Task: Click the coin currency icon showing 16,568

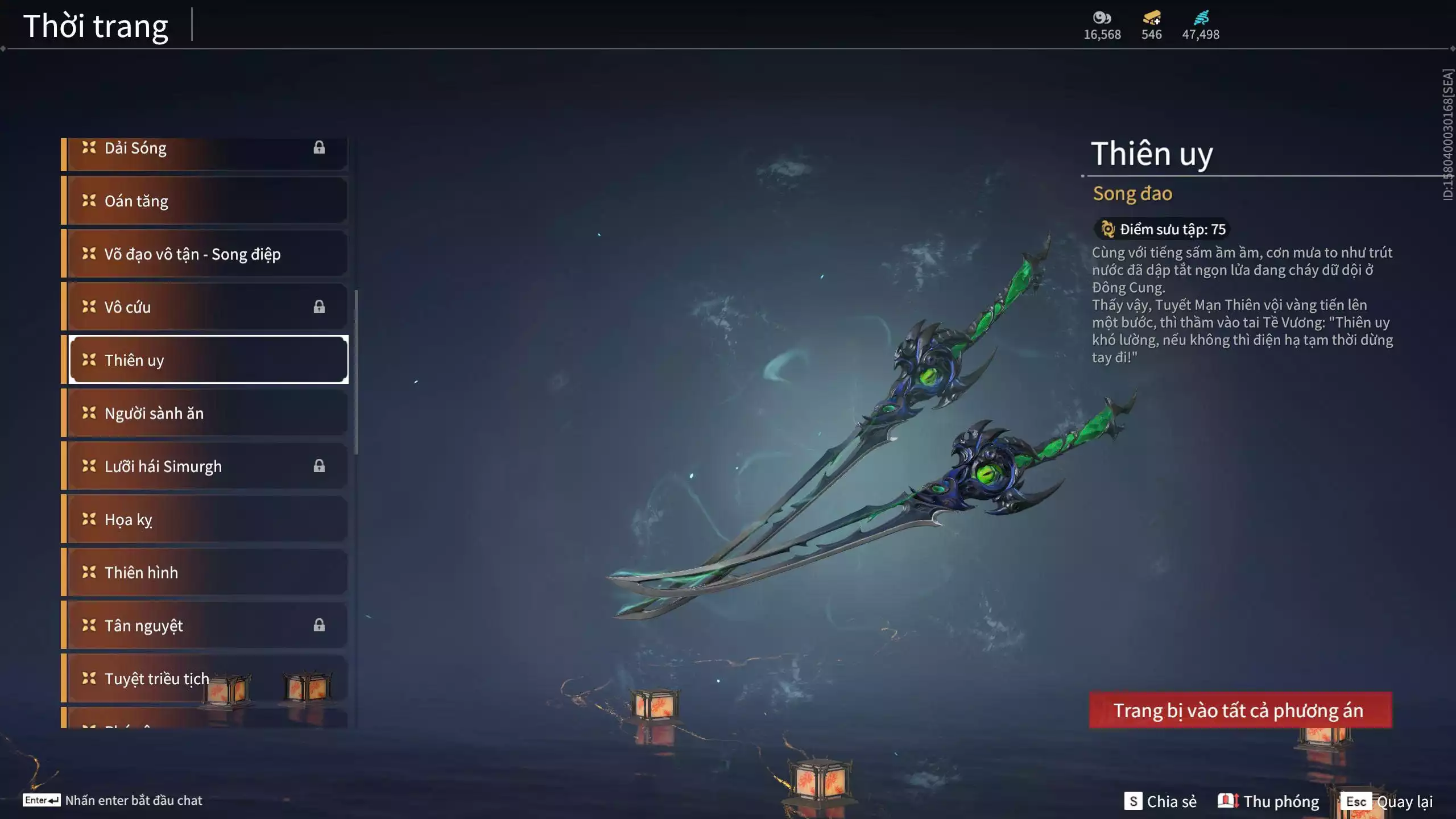Action: (x=1102, y=18)
